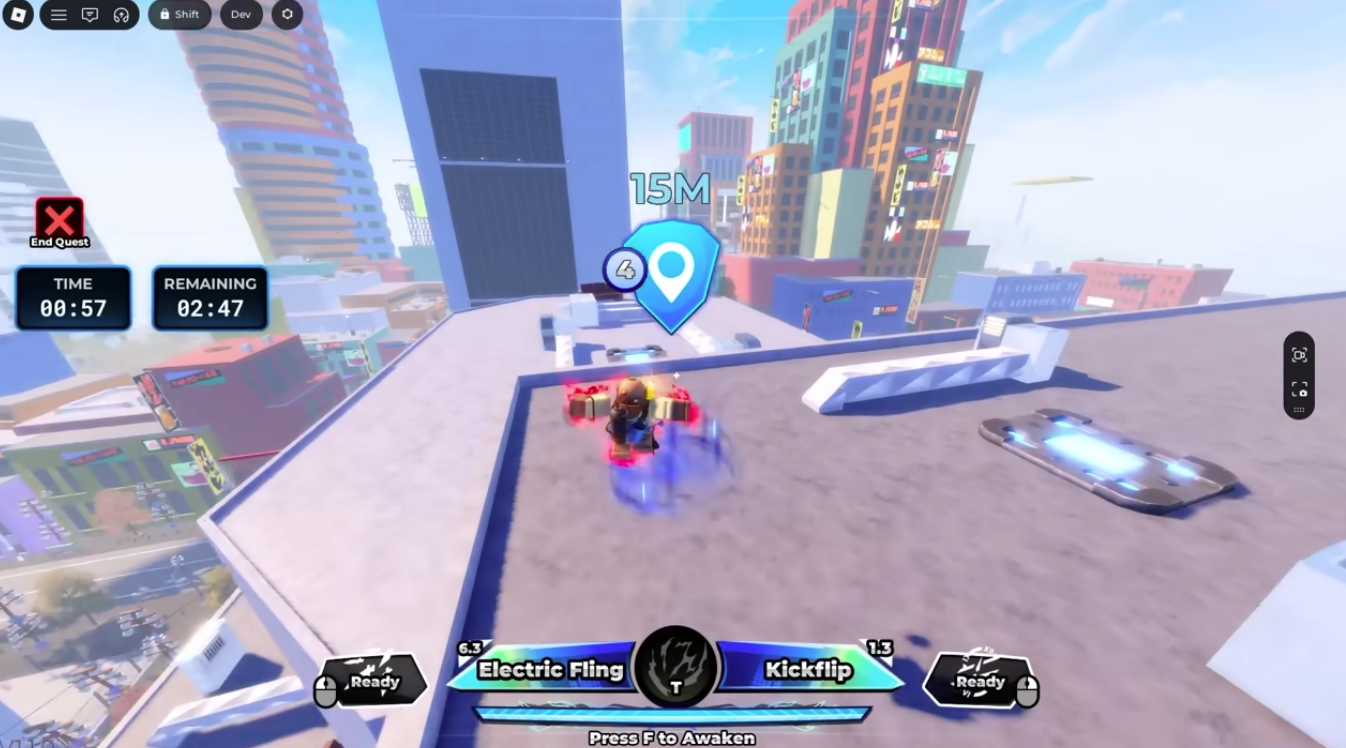Expand the Roblox hamburger menu
1346x748 pixels.
(58, 15)
